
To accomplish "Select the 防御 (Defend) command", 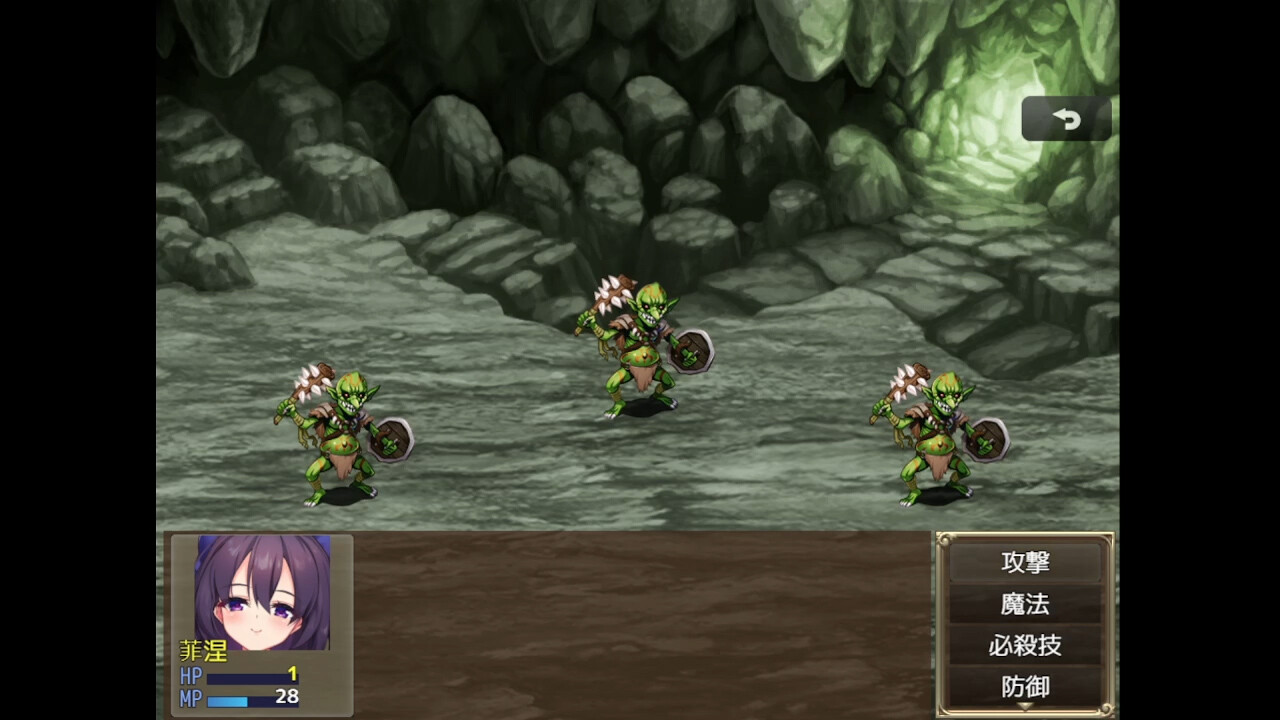I will point(1026,684).
